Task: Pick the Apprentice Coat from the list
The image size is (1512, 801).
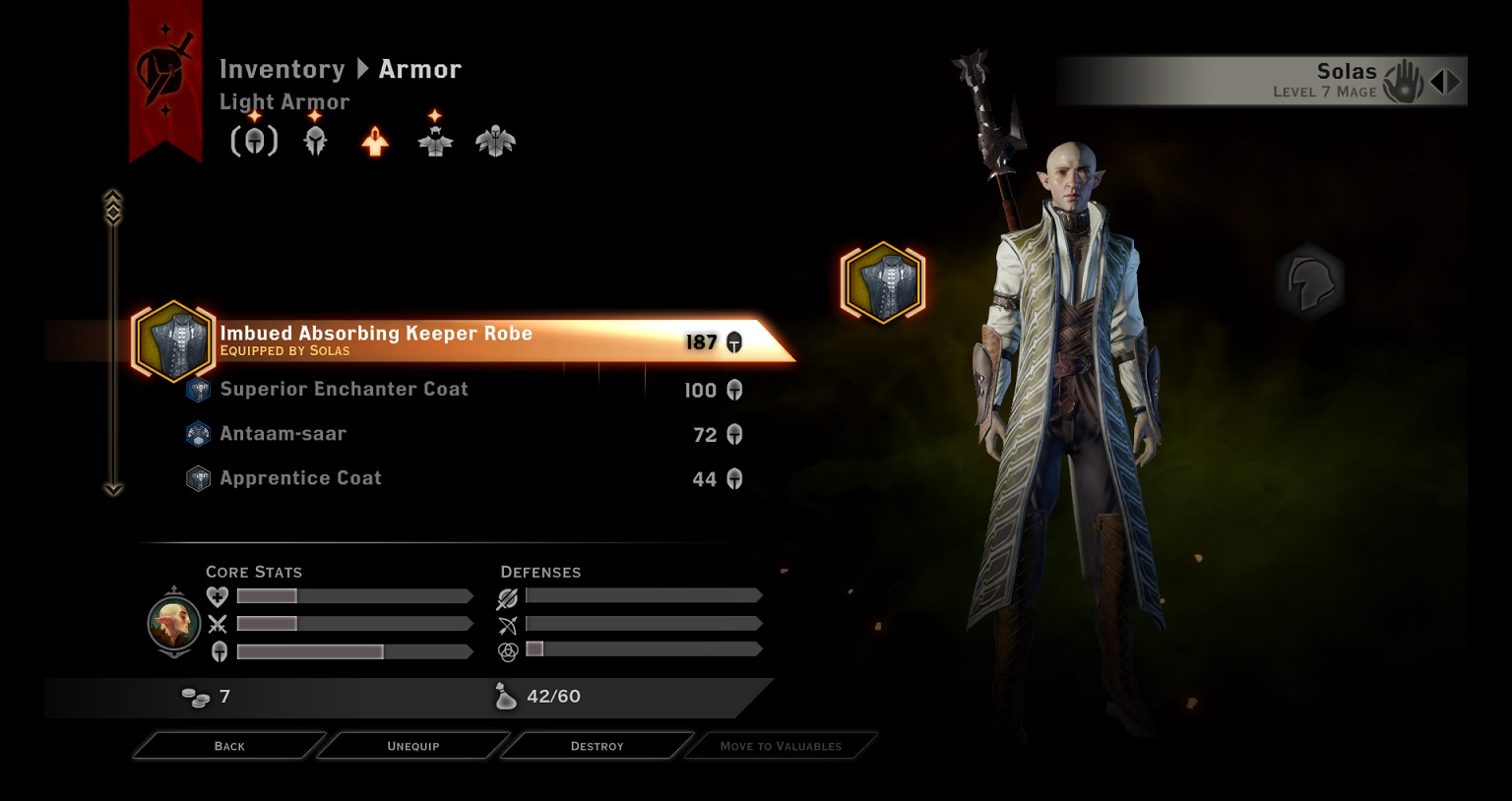Action: [300, 478]
